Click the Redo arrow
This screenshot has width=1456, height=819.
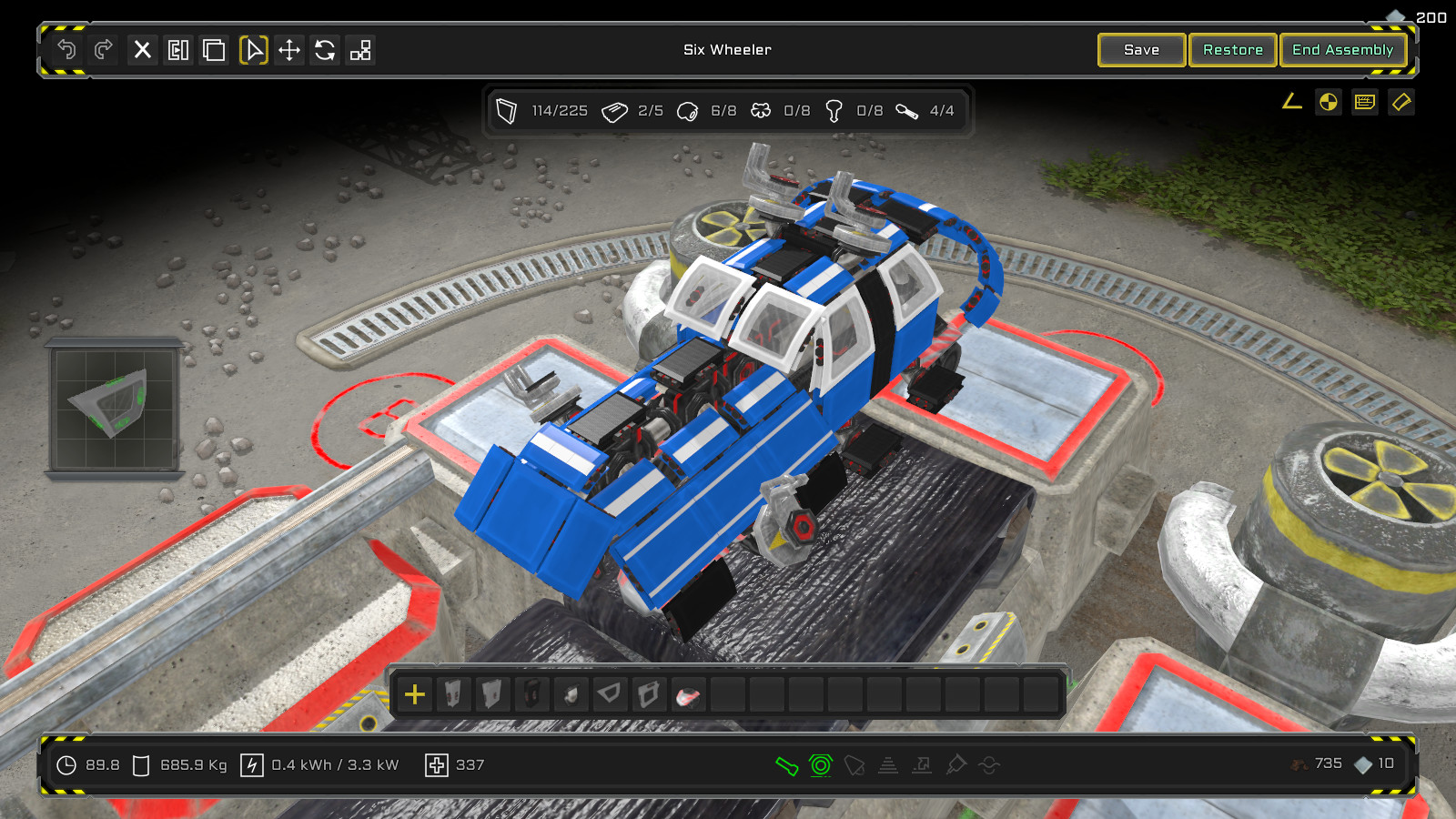(x=102, y=51)
